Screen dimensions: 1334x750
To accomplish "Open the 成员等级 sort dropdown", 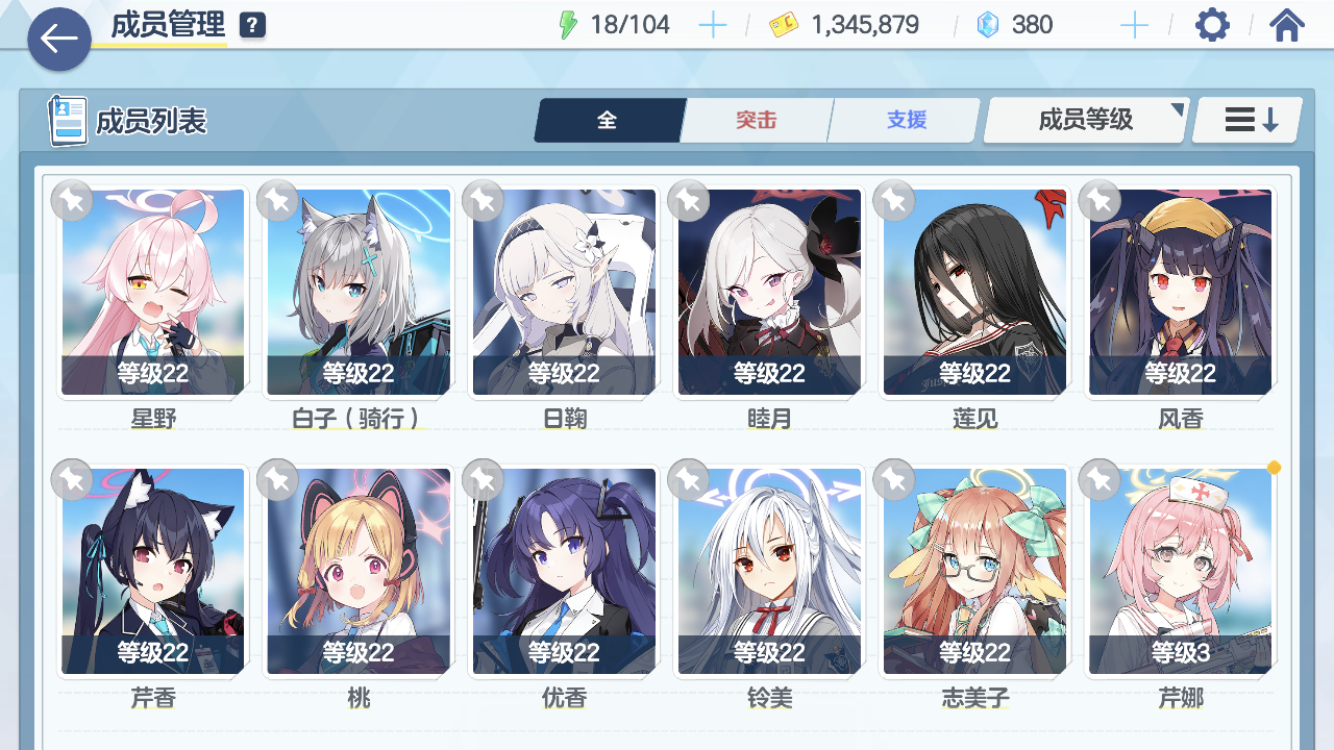I will 1083,119.
